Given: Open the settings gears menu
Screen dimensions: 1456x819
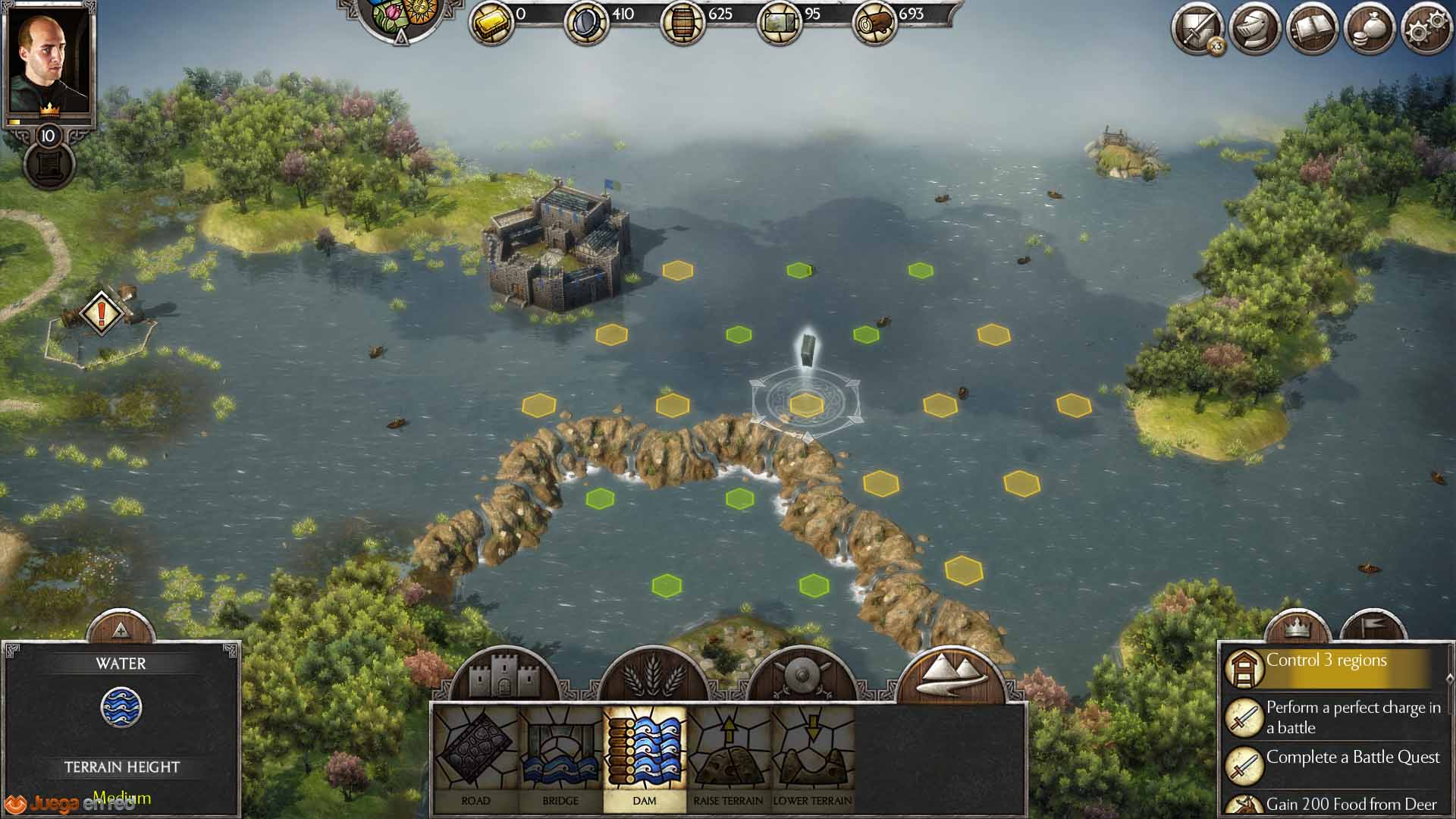Looking at the screenshot, I should (x=1426, y=30).
